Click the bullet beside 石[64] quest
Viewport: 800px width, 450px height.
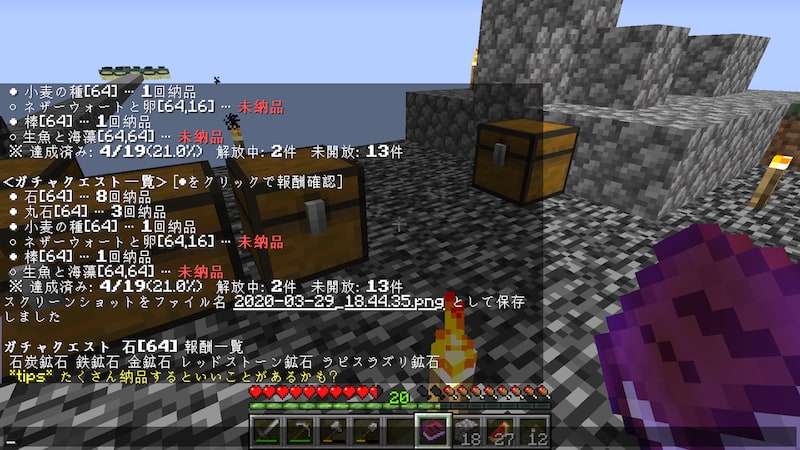pos(12,197)
